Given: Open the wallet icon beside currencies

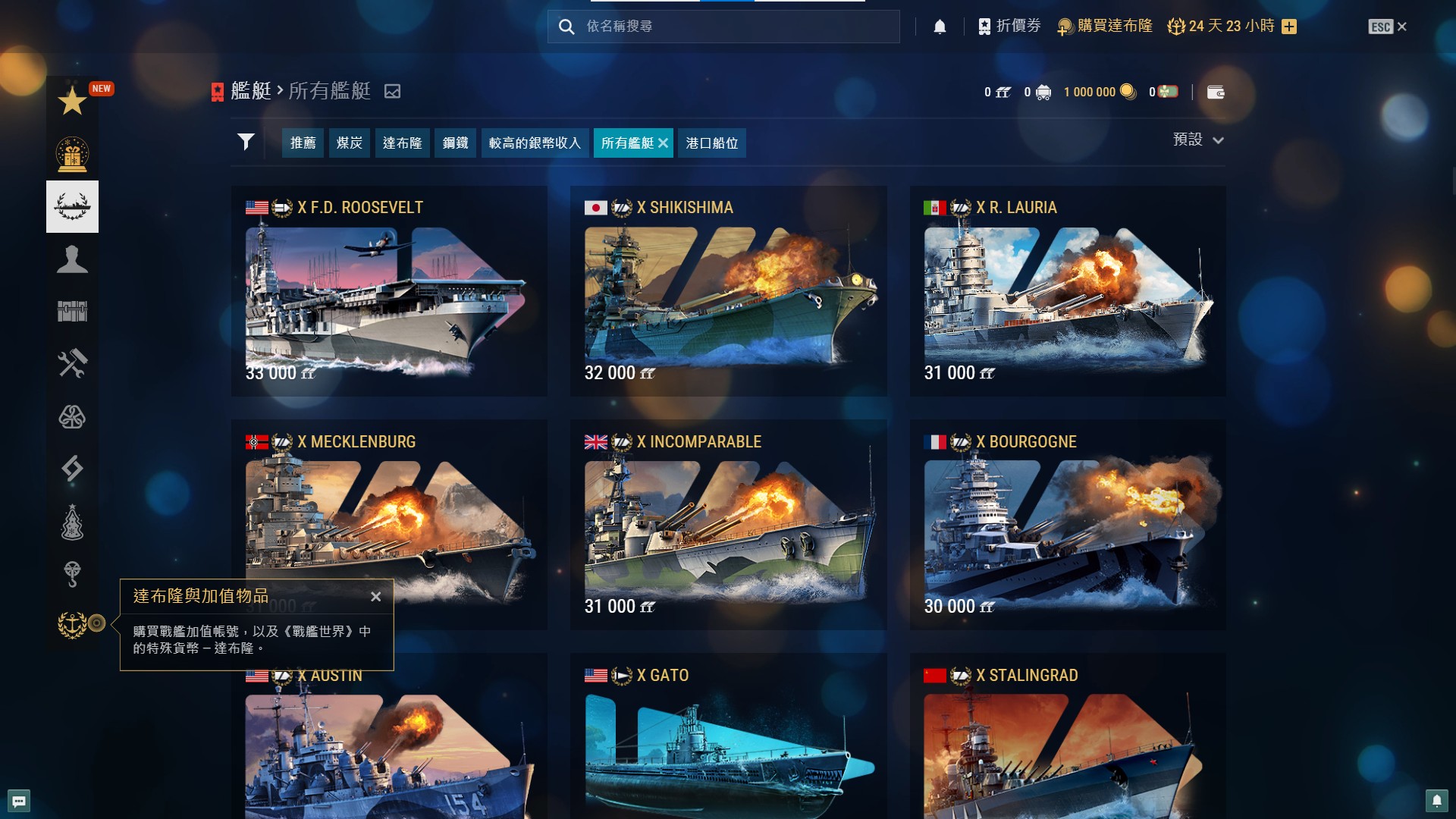Looking at the screenshot, I should pyautogui.click(x=1216, y=92).
